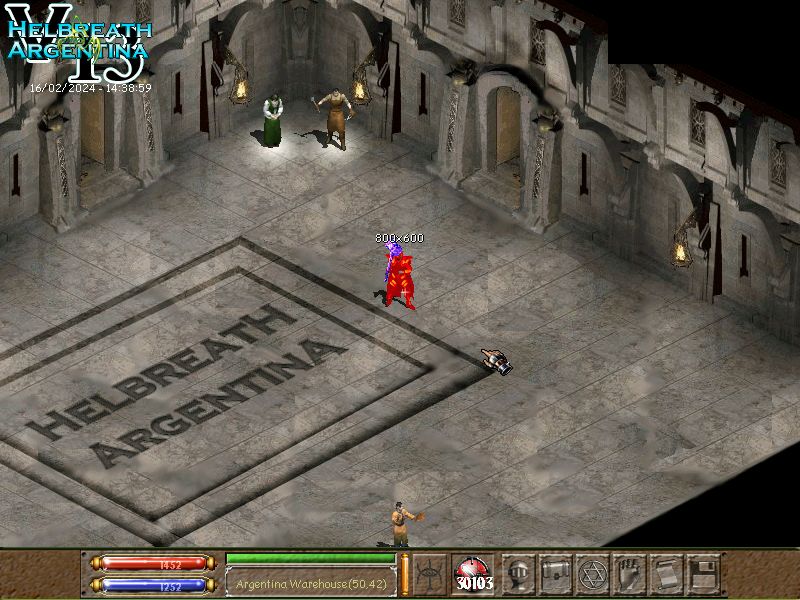The width and height of the screenshot is (800, 600).
Task: Click the crusade emblem icon
Action: tap(430, 573)
